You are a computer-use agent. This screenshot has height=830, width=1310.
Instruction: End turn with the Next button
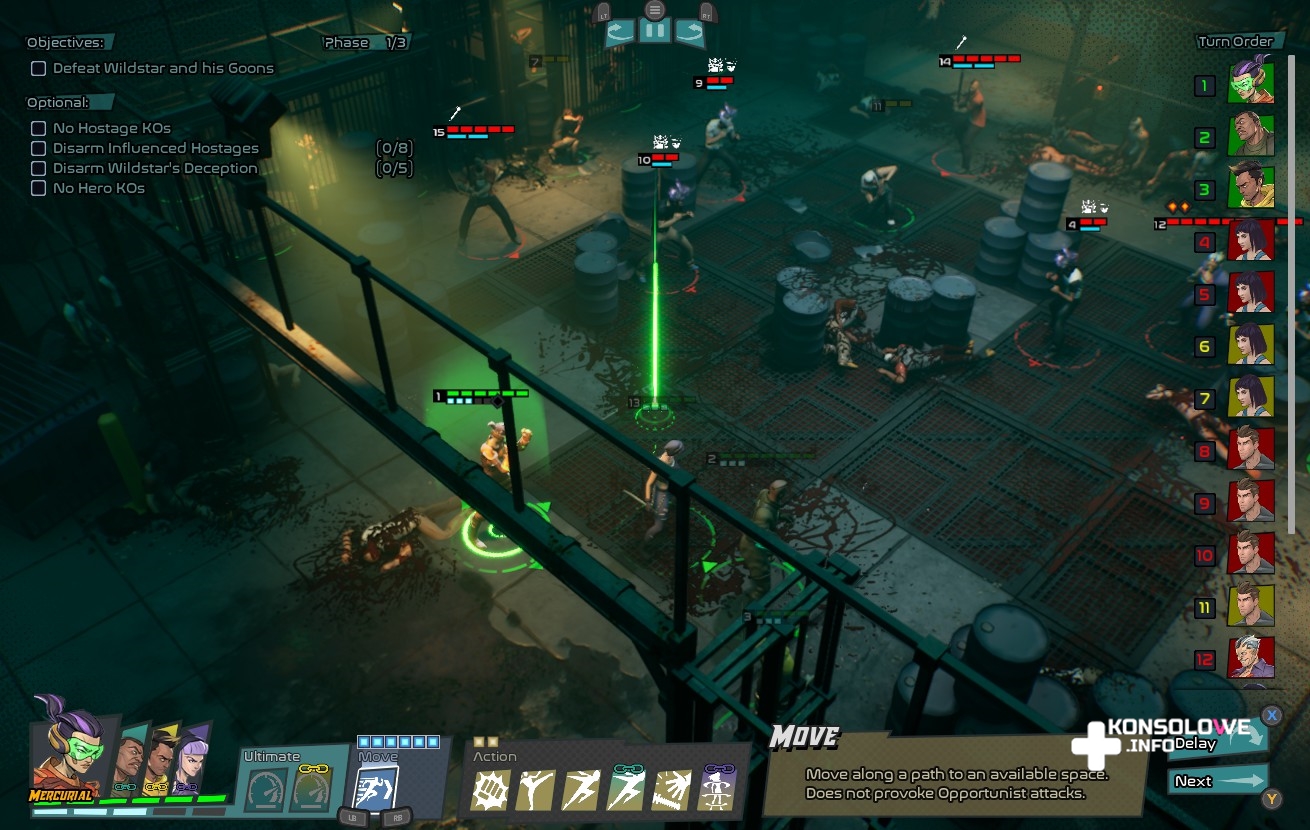(x=1215, y=781)
